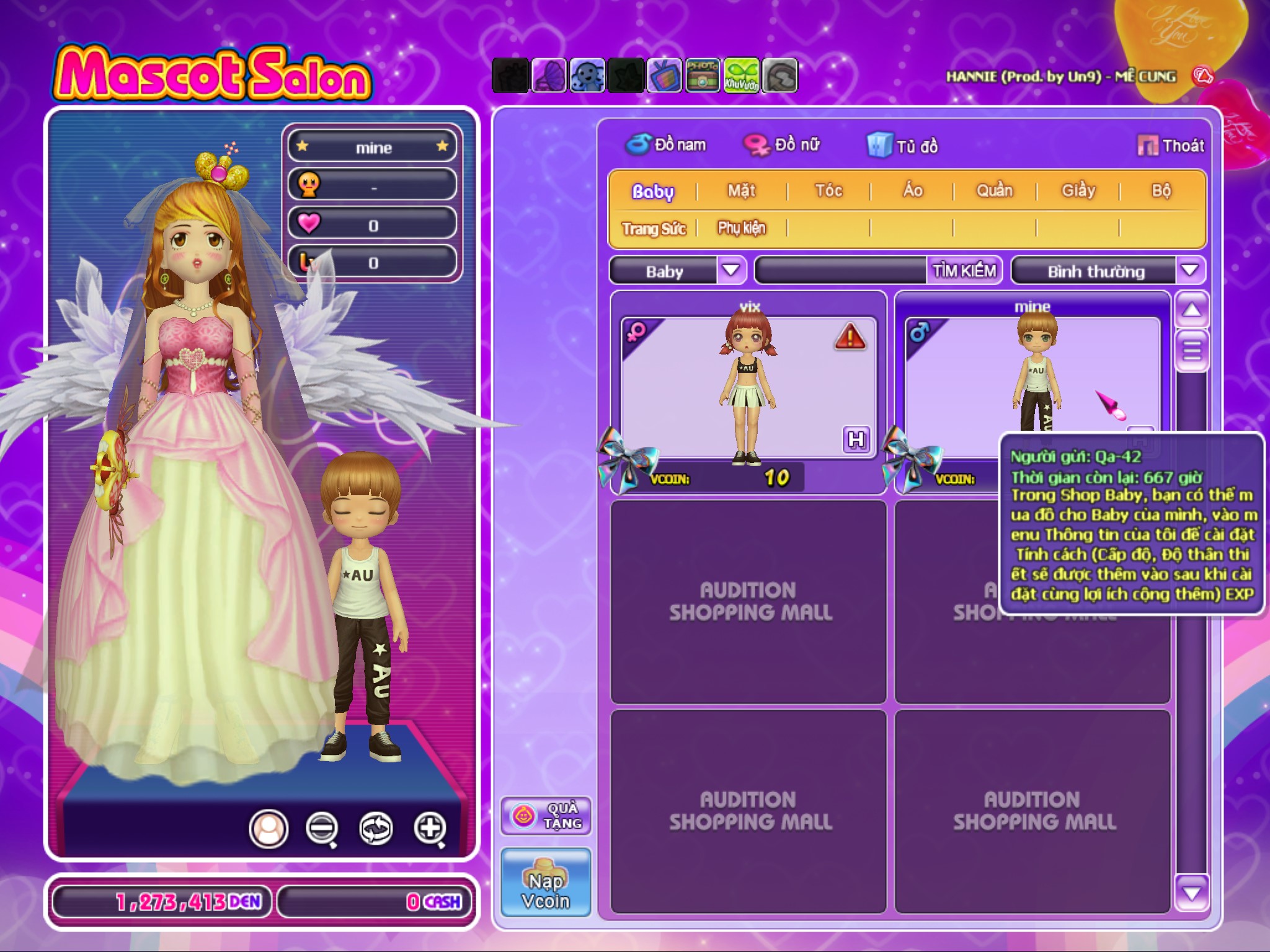
Task: Open the Tủ đồ wardrobe
Action: [903, 146]
